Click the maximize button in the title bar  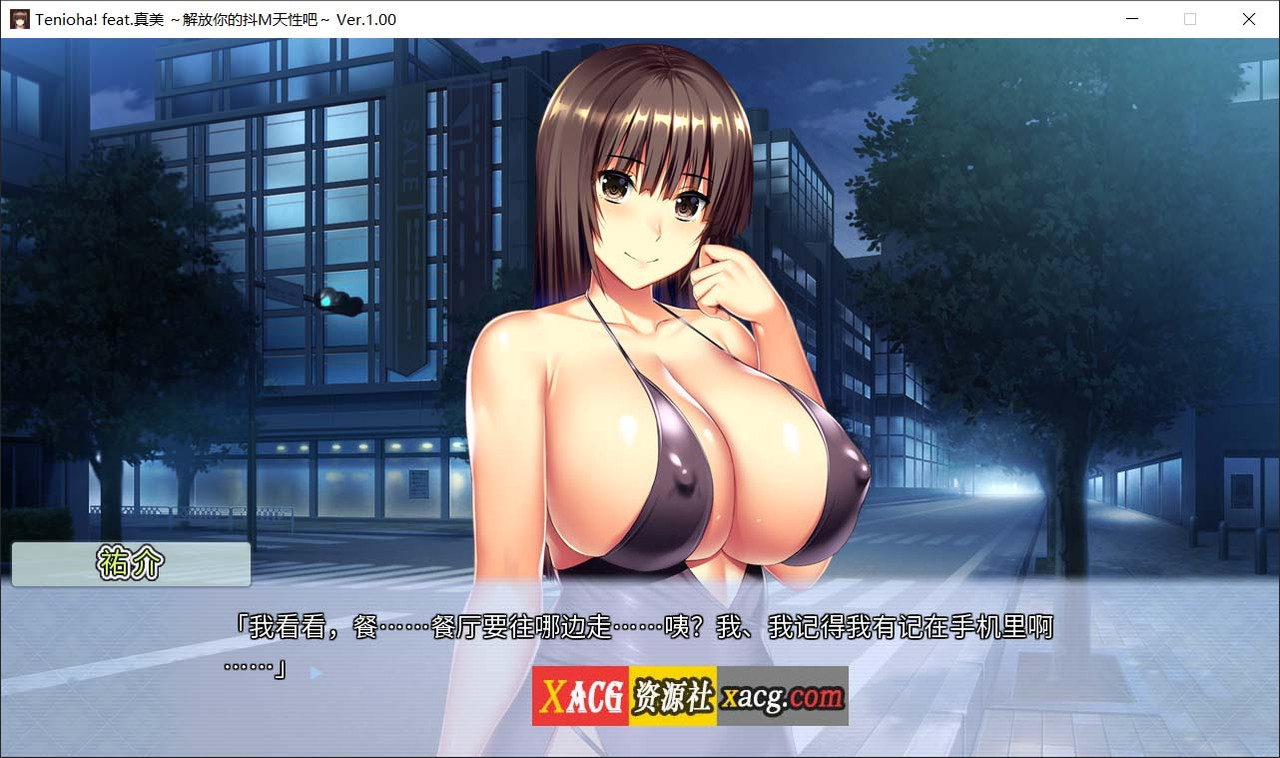click(1190, 19)
